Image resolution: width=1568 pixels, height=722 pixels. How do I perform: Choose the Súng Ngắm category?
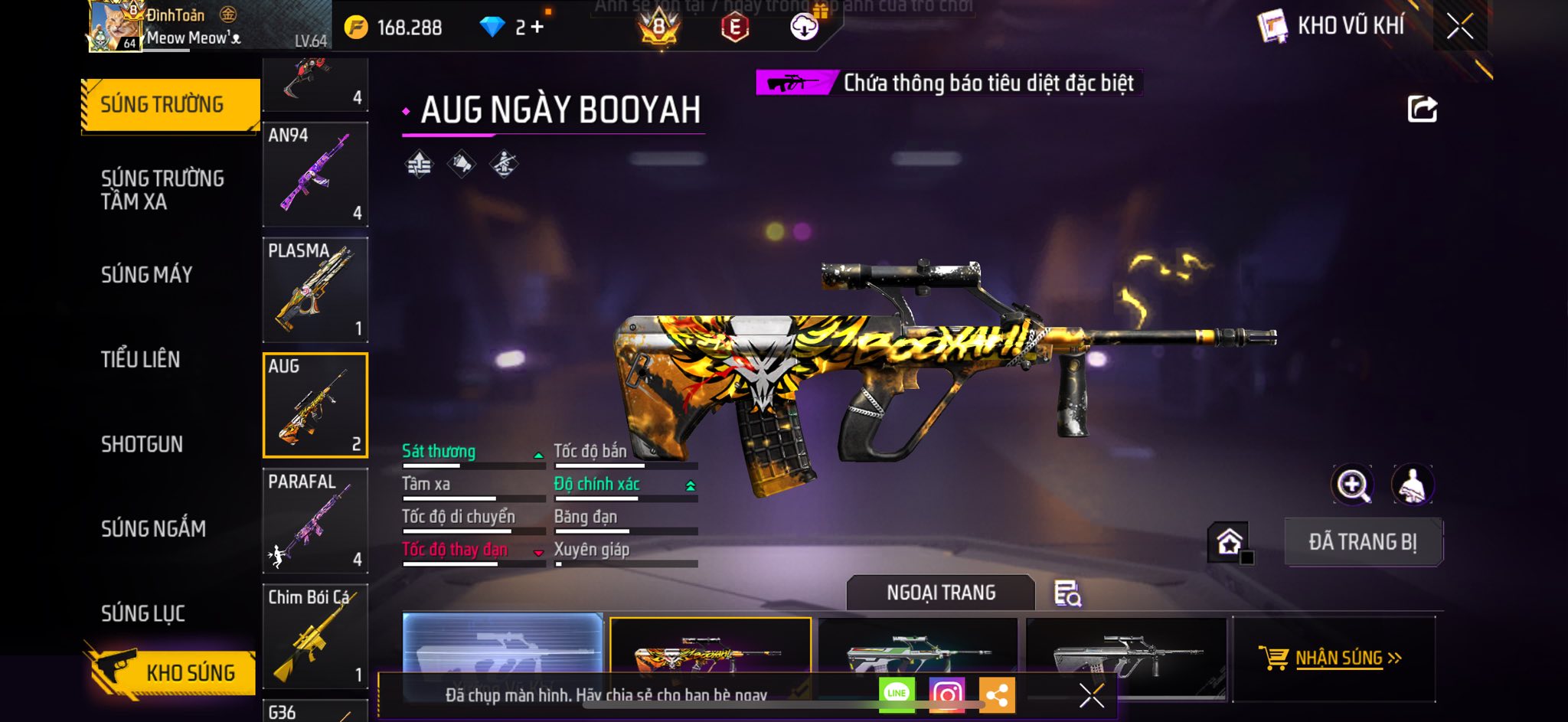tap(153, 528)
